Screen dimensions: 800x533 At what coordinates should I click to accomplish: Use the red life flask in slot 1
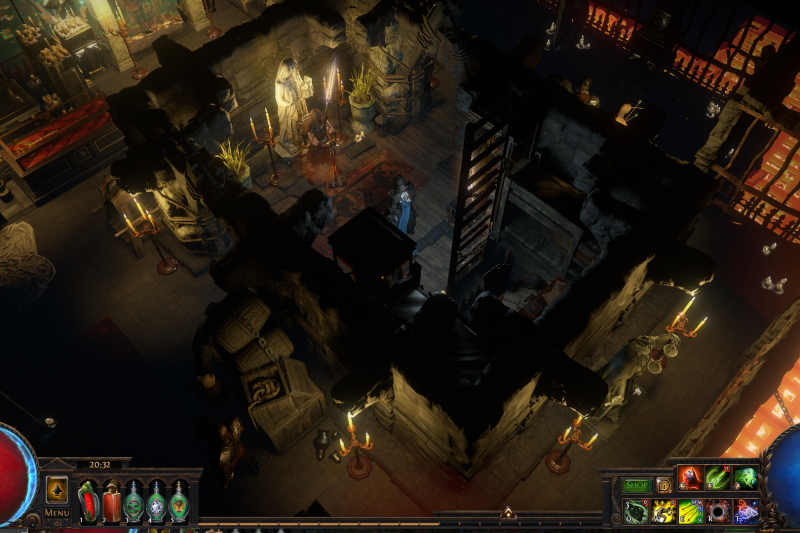[88, 501]
